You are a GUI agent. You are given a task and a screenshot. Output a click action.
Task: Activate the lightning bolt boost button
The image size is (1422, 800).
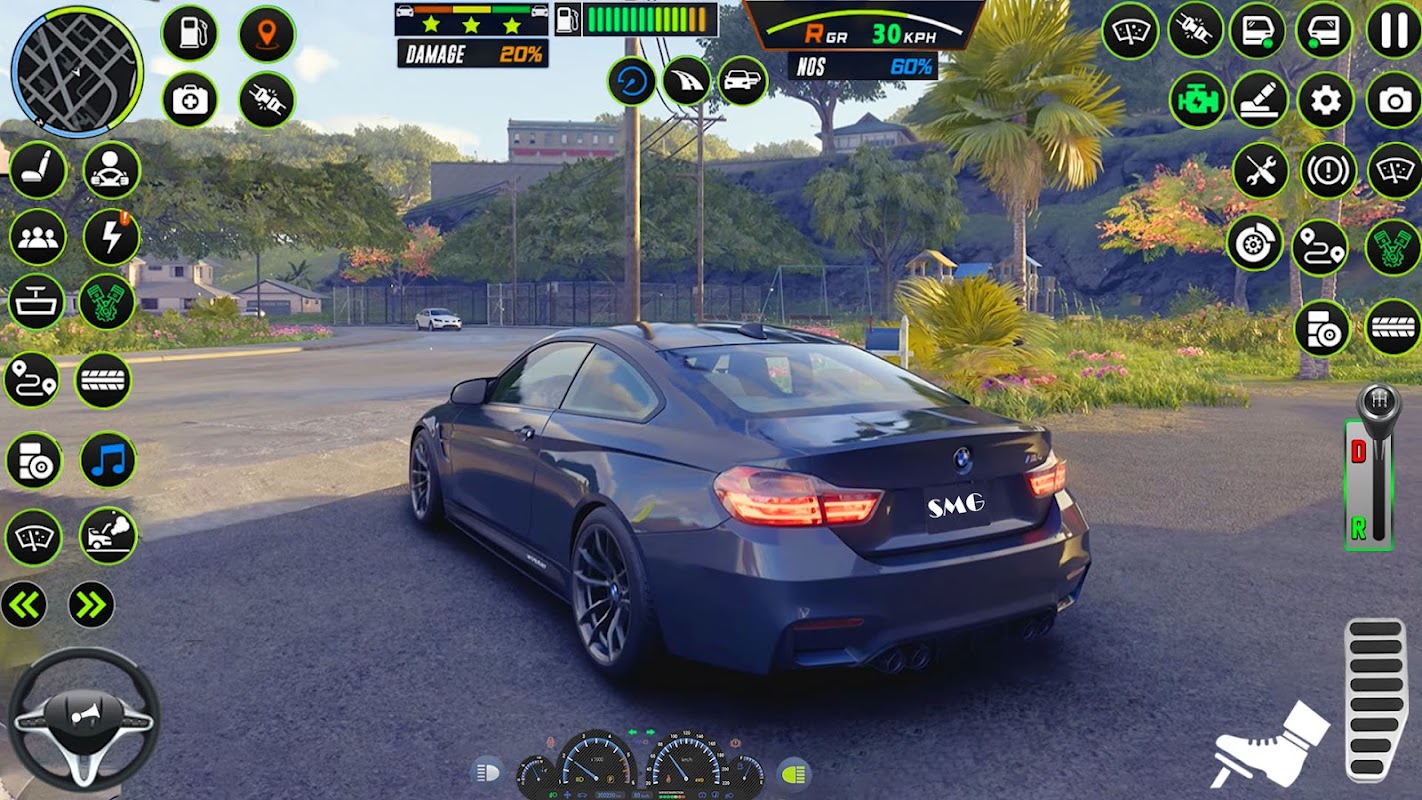pos(111,237)
